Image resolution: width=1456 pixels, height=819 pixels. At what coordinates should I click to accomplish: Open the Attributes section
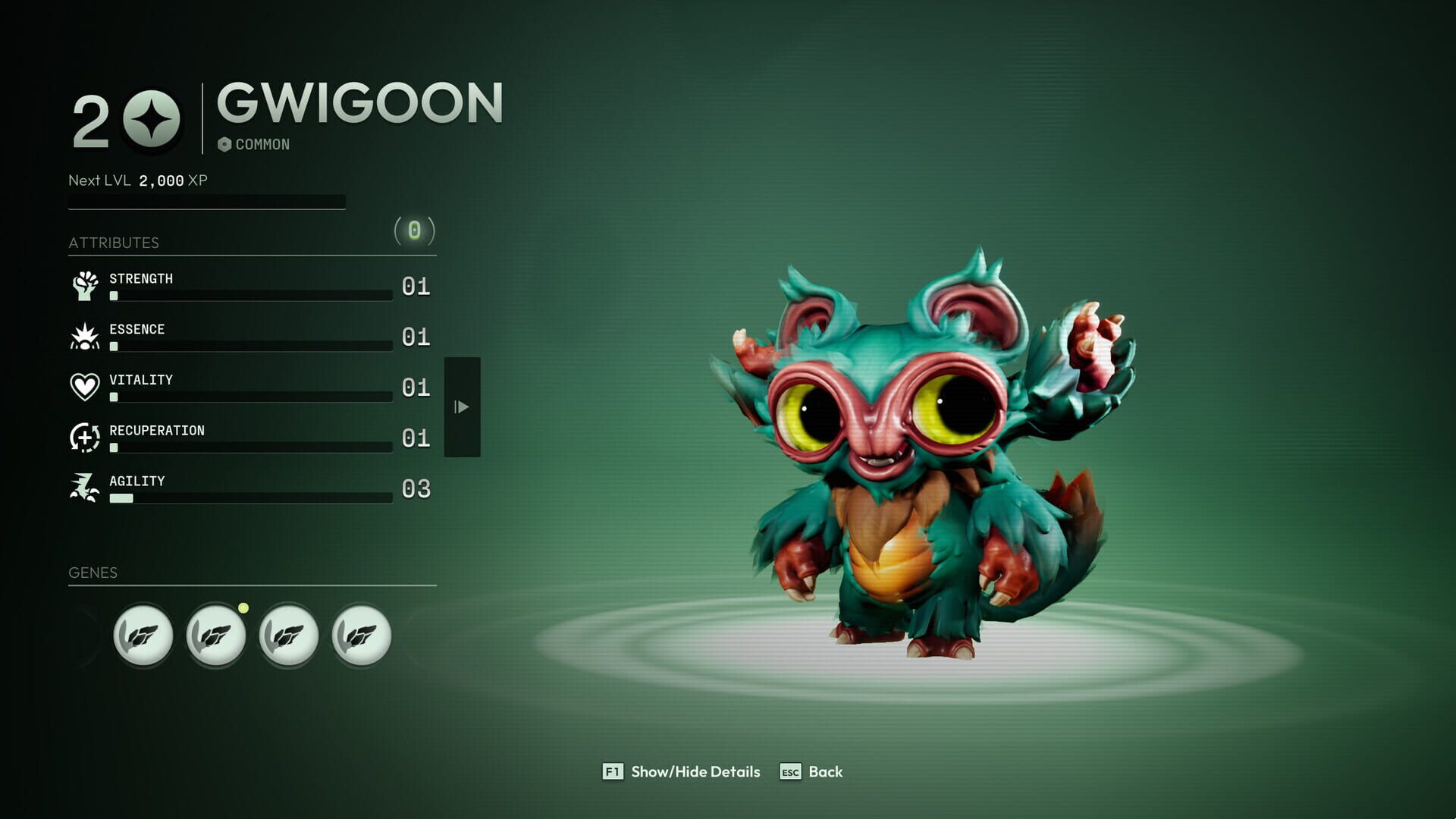pos(114,243)
